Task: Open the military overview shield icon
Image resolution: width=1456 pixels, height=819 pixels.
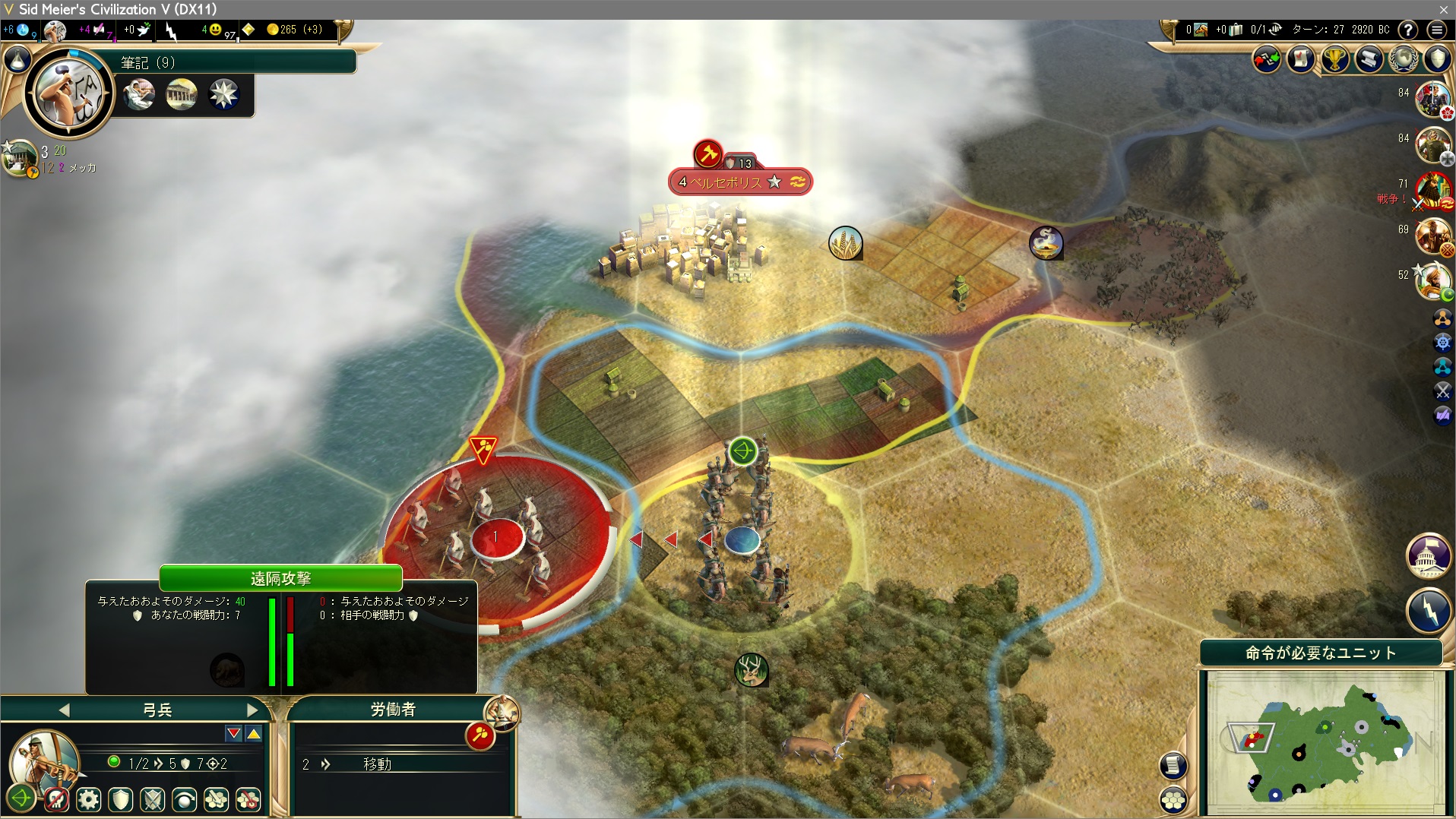Action: click(x=1438, y=59)
